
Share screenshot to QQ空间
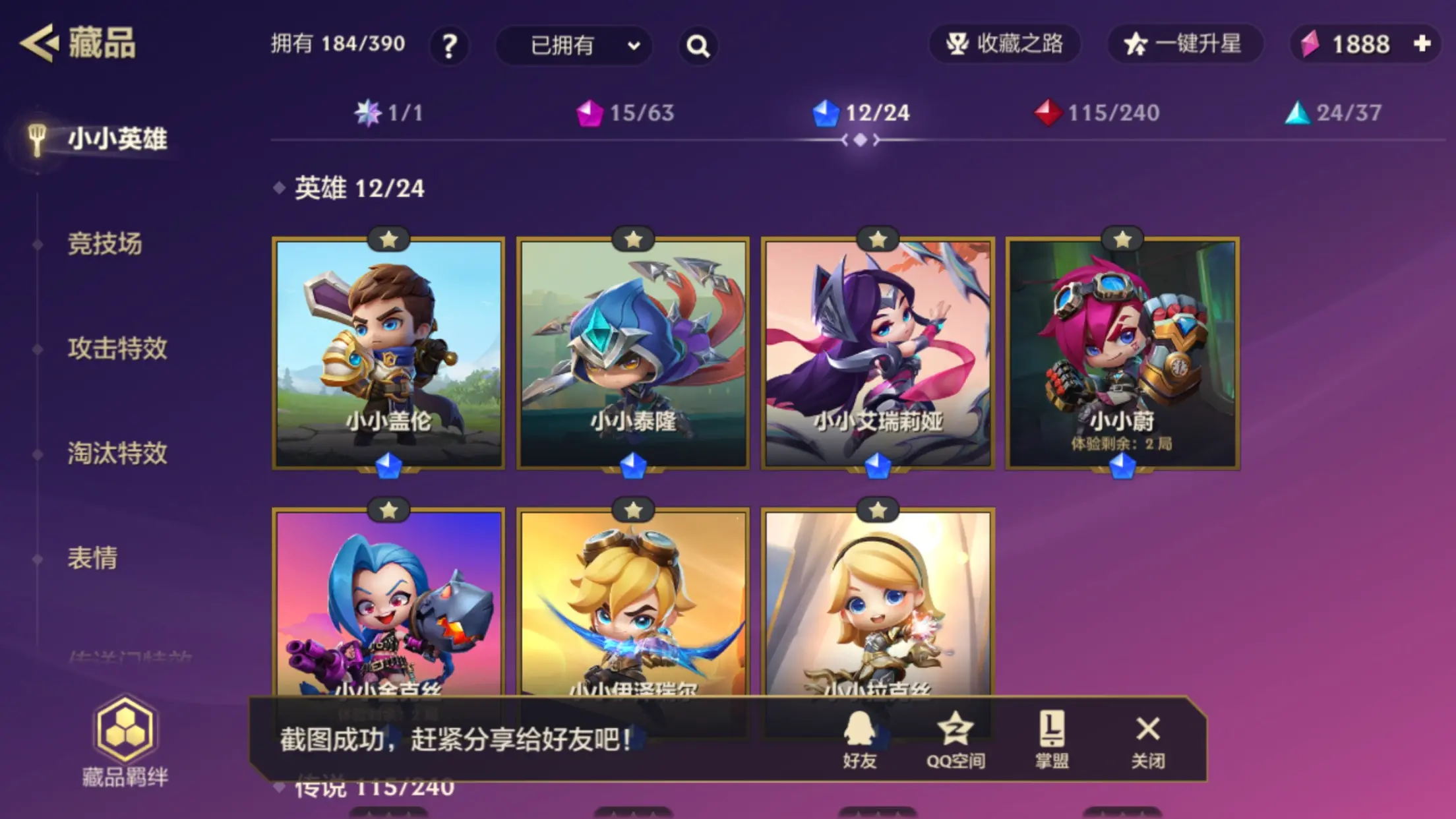click(x=956, y=740)
